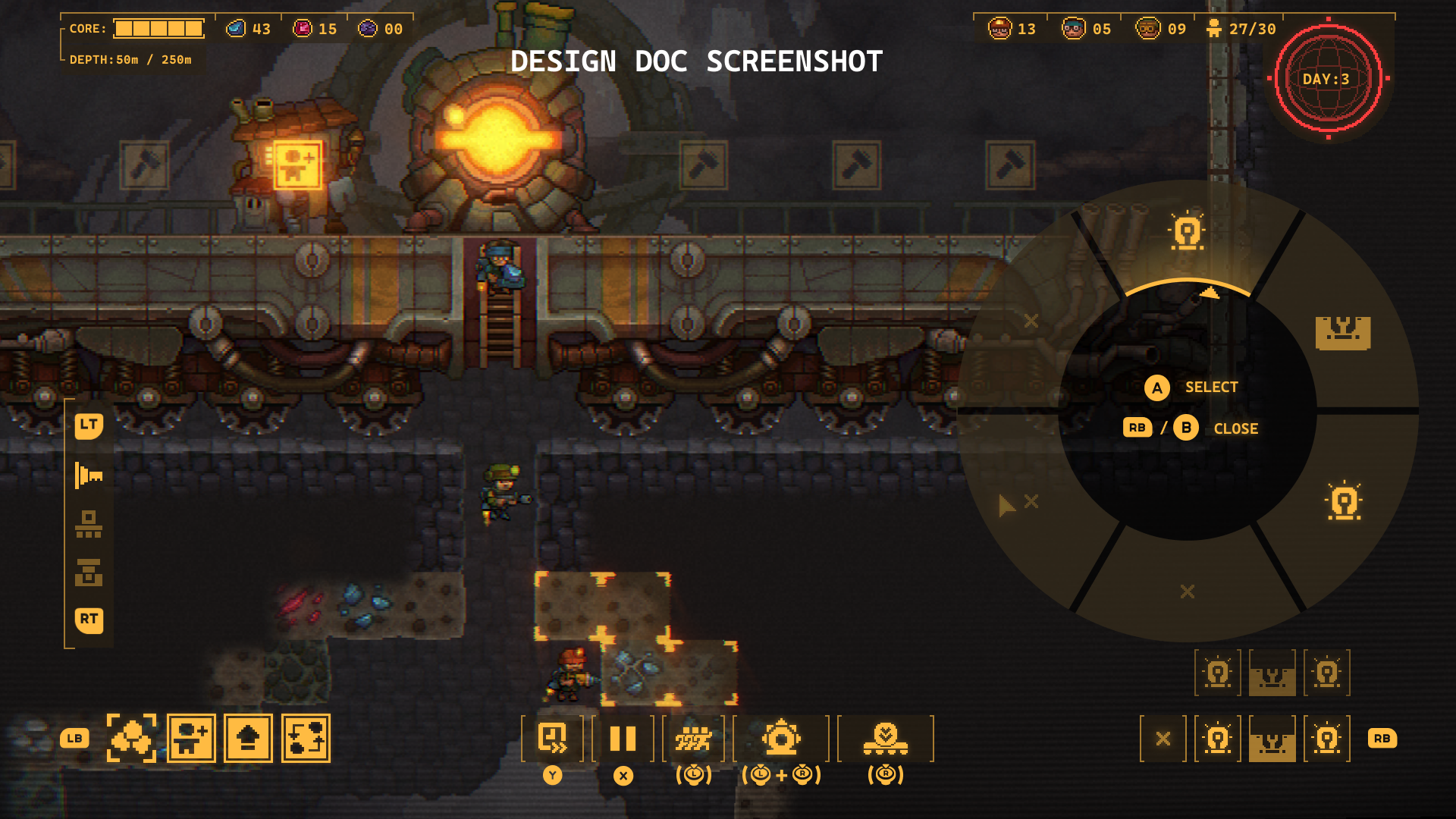Select the highlighted drill side-view layer icon
Image resolution: width=1456 pixels, height=819 pixels.
89,476
